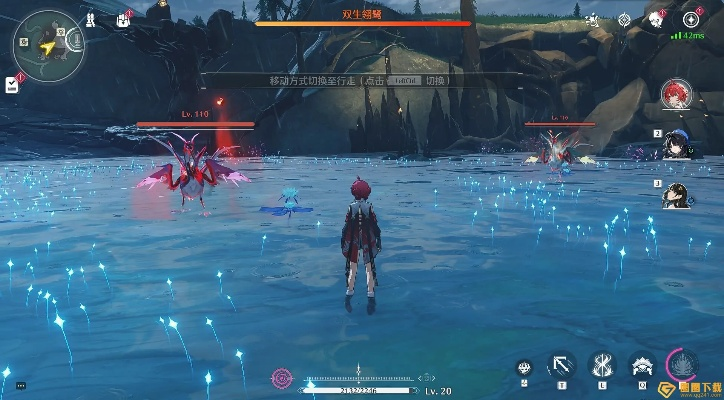Open the chat bubble in bottom-left corner

20,385
